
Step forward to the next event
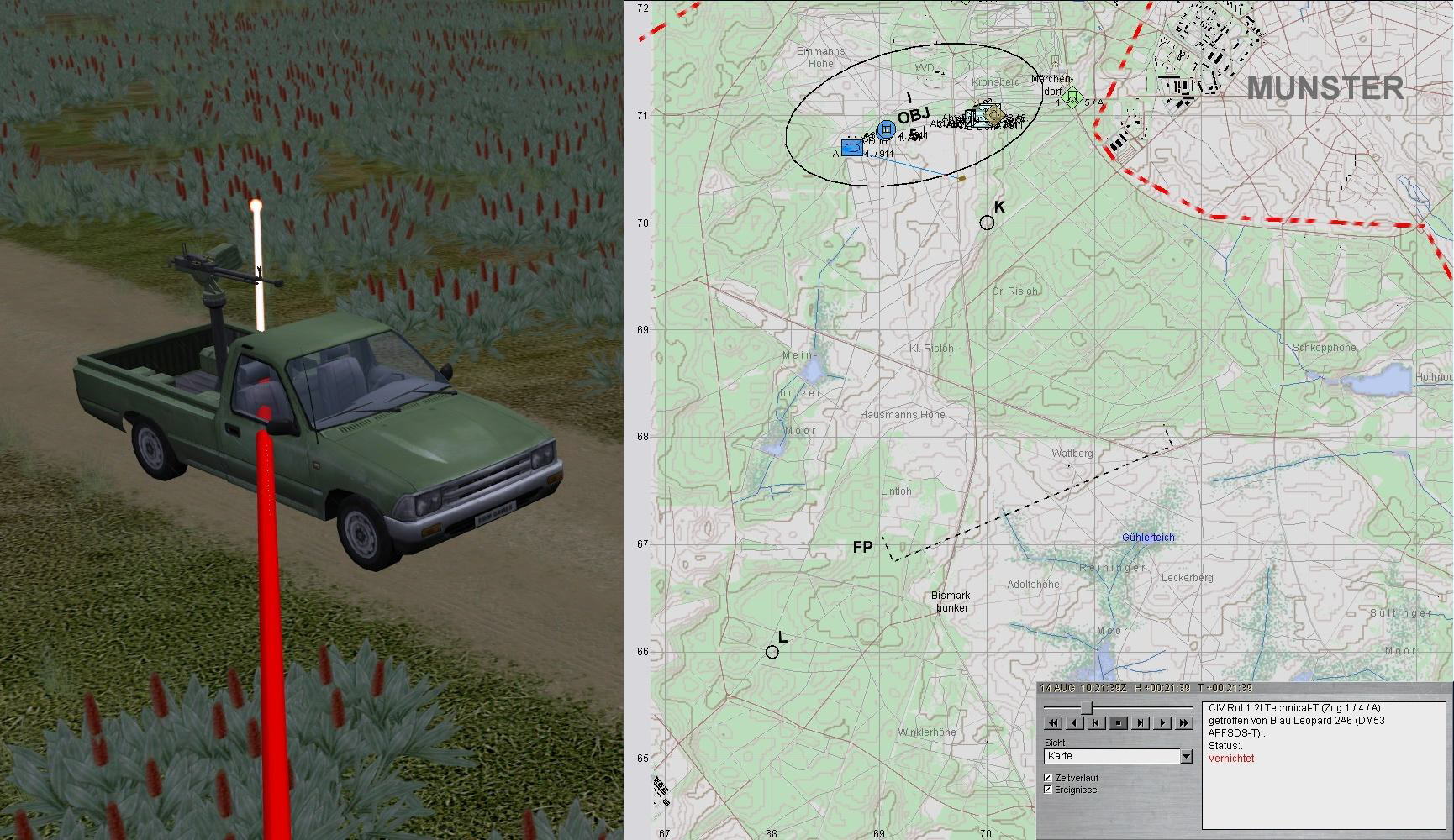1141,722
